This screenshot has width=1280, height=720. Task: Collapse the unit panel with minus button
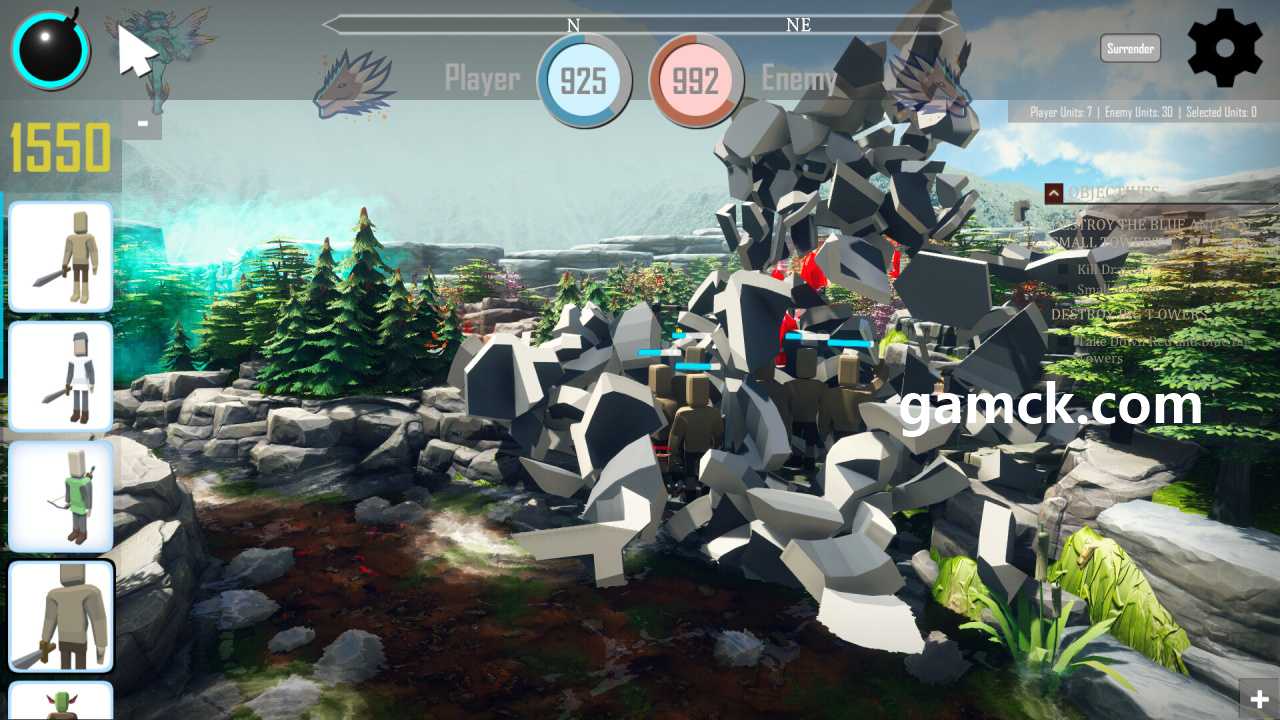pos(143,124)
